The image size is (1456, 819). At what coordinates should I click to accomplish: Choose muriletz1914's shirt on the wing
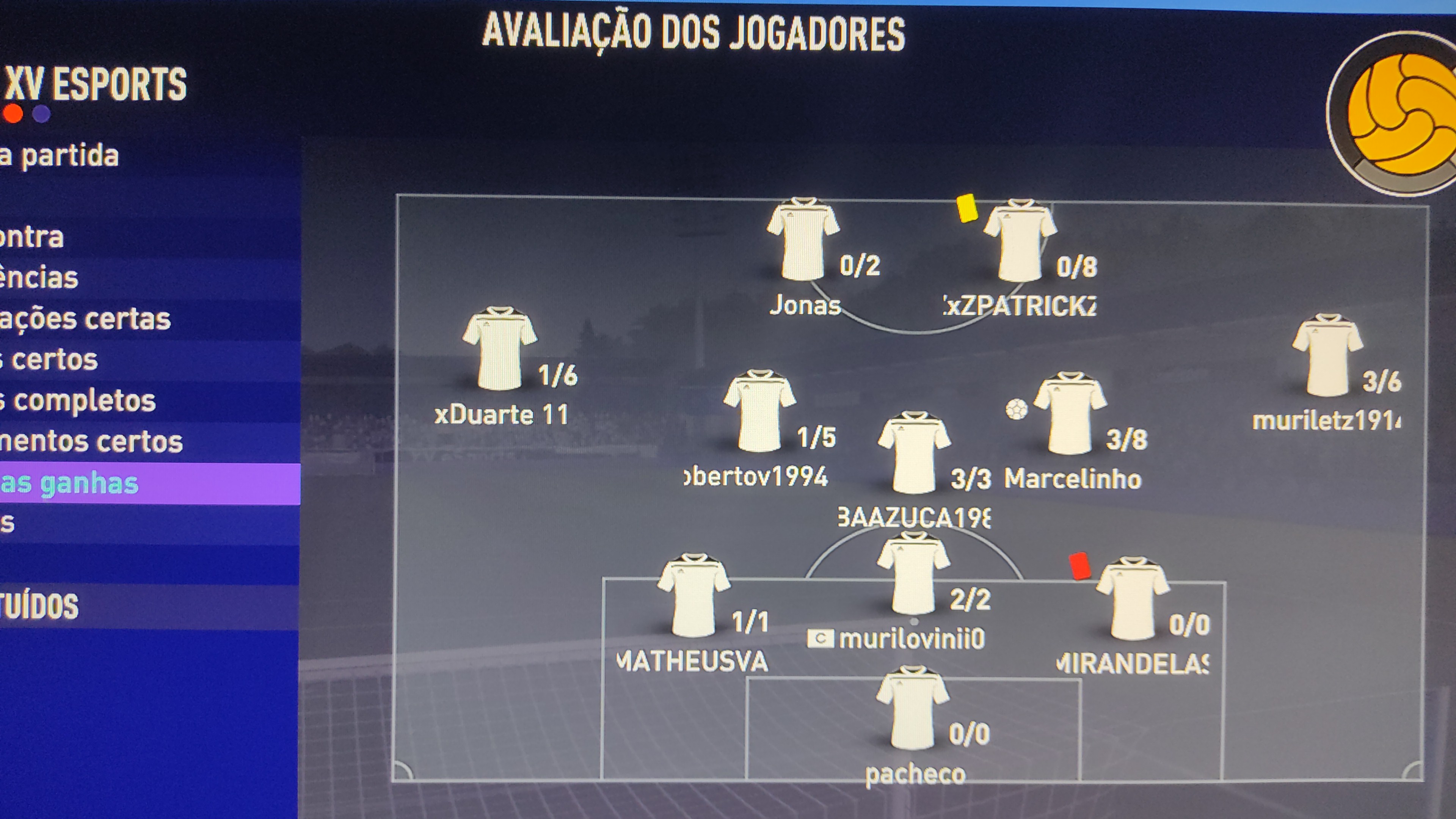pos(1328,356)
